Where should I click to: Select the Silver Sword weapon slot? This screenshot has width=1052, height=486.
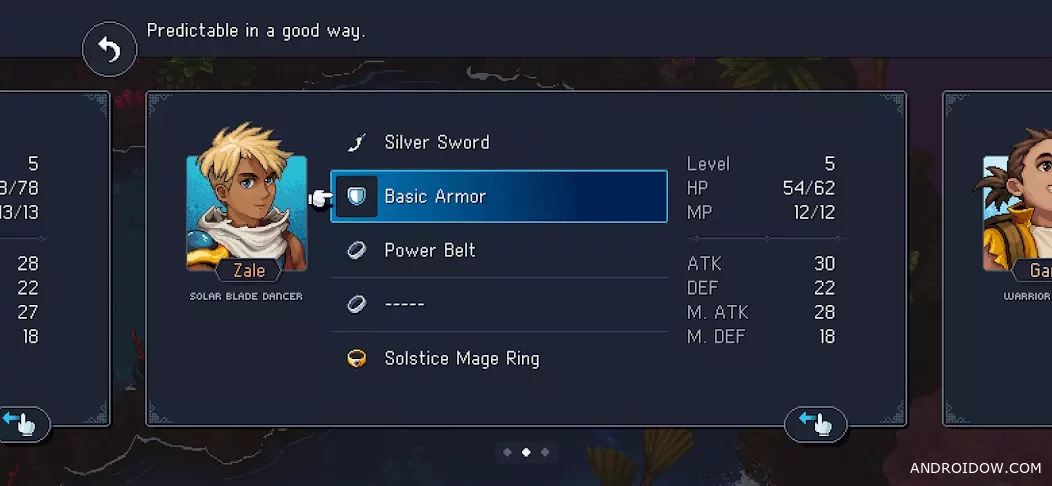pos(498,142)
